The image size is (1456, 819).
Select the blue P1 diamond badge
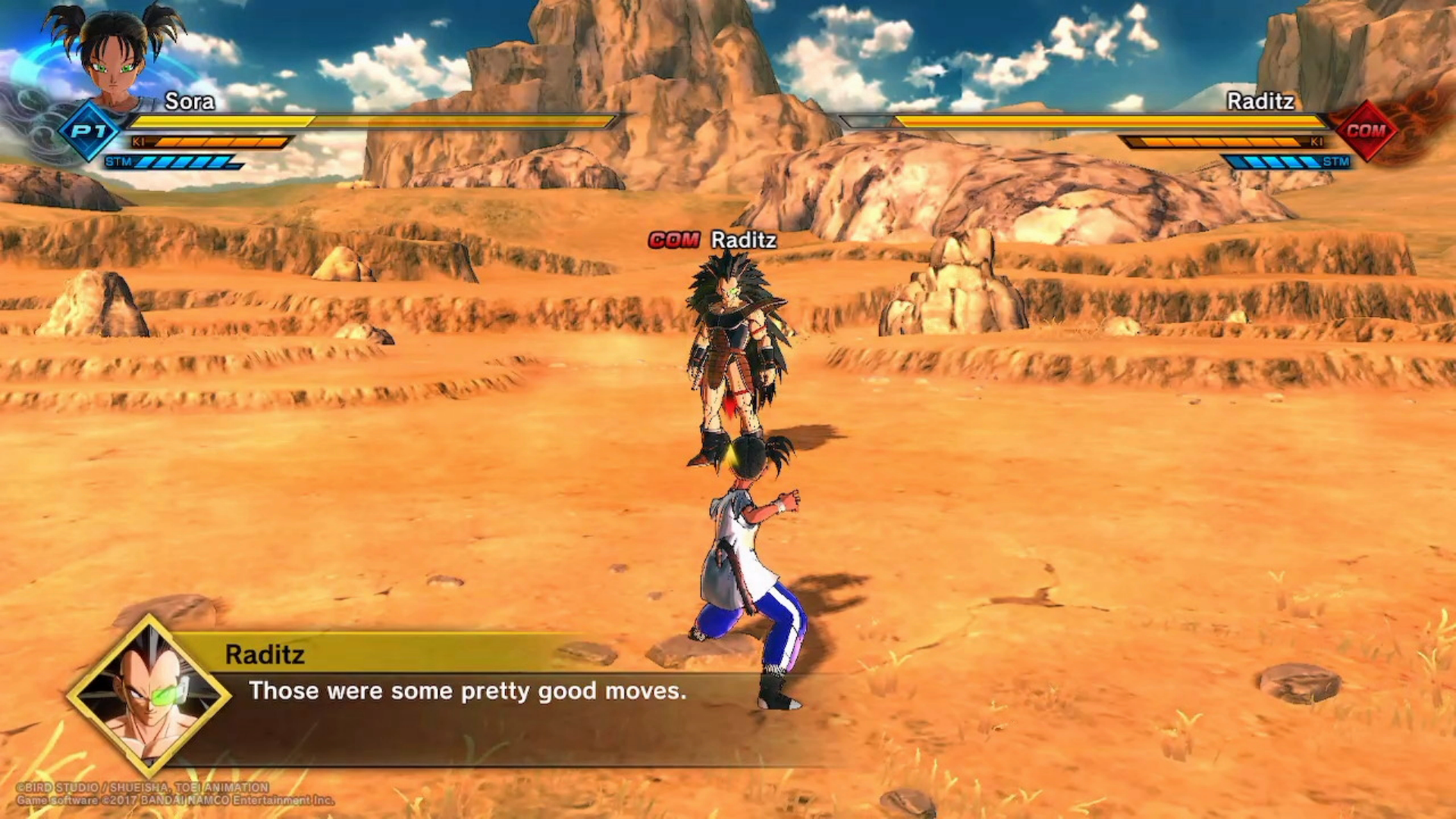(89, 131)
